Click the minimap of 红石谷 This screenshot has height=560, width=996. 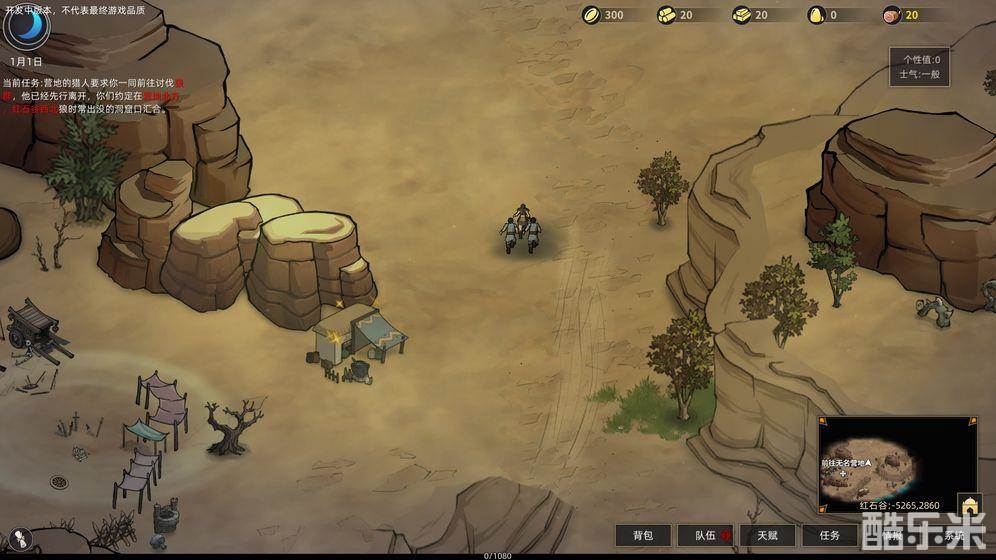[x=897, y=458]
